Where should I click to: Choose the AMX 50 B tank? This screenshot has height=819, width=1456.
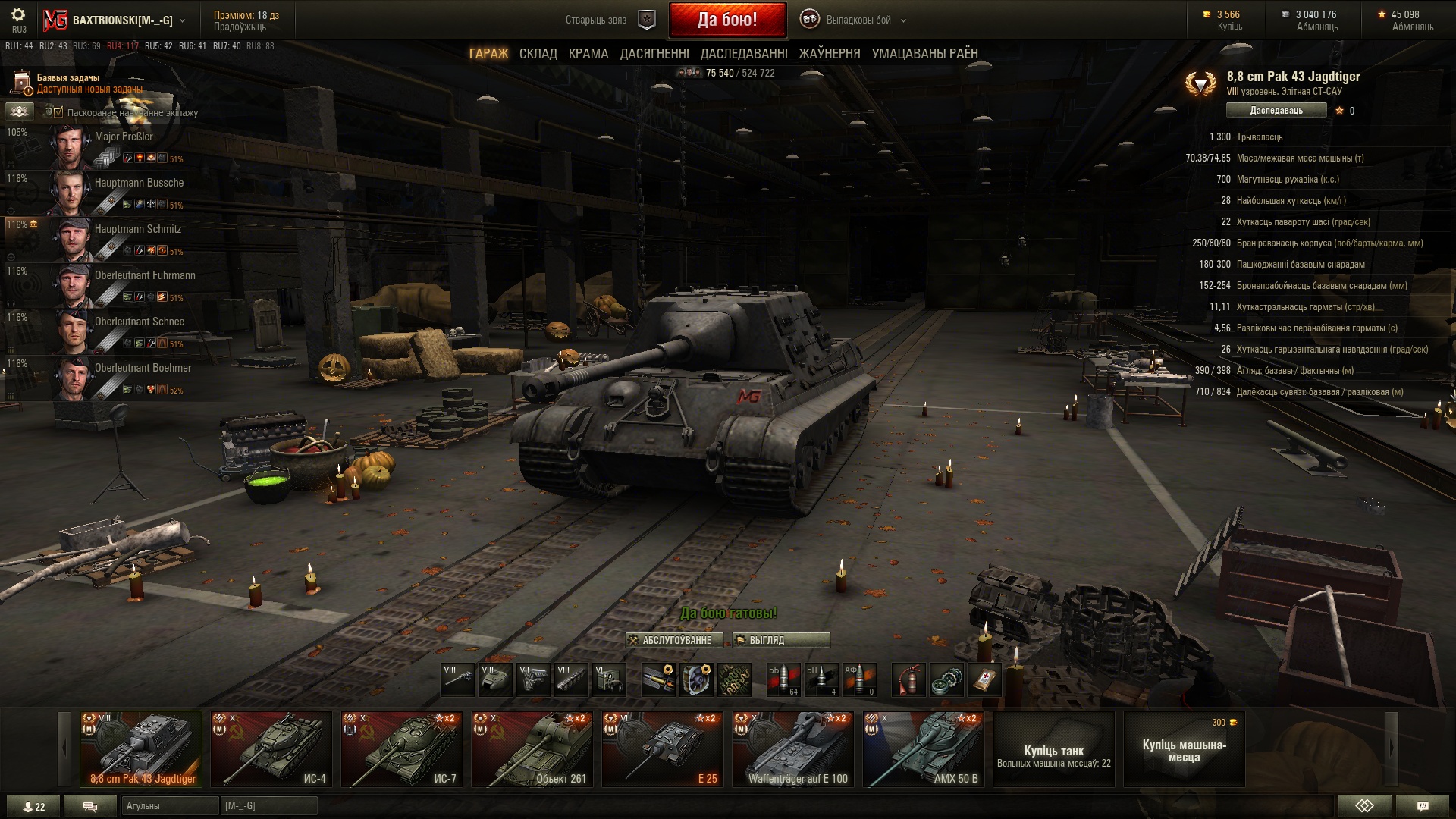[924, 749]
